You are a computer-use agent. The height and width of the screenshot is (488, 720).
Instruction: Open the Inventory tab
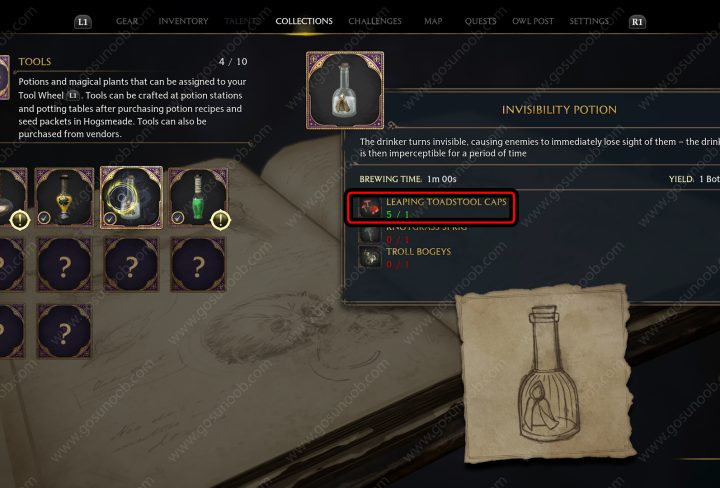[x=184, y=21]
